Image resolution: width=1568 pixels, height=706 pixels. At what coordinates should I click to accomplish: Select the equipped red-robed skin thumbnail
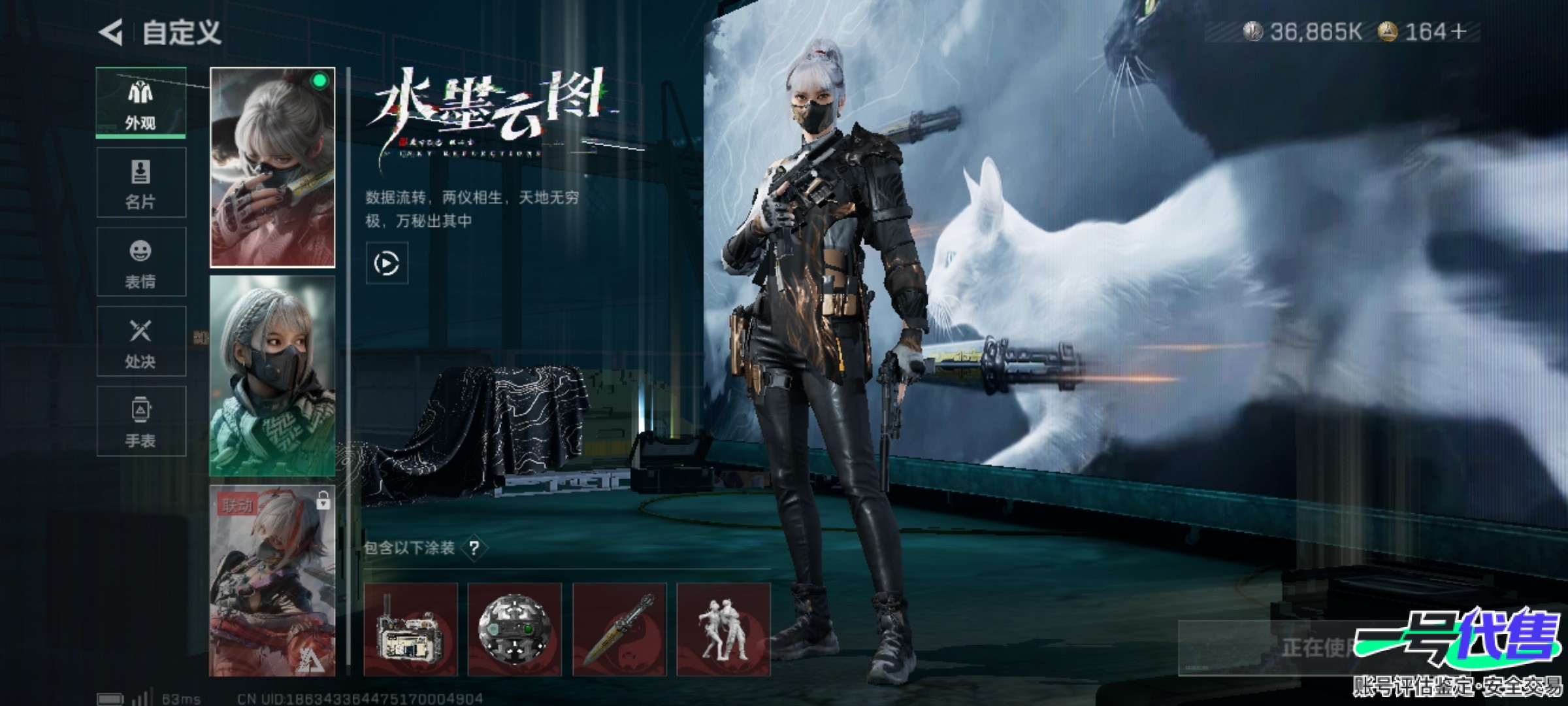coord(272,167)
